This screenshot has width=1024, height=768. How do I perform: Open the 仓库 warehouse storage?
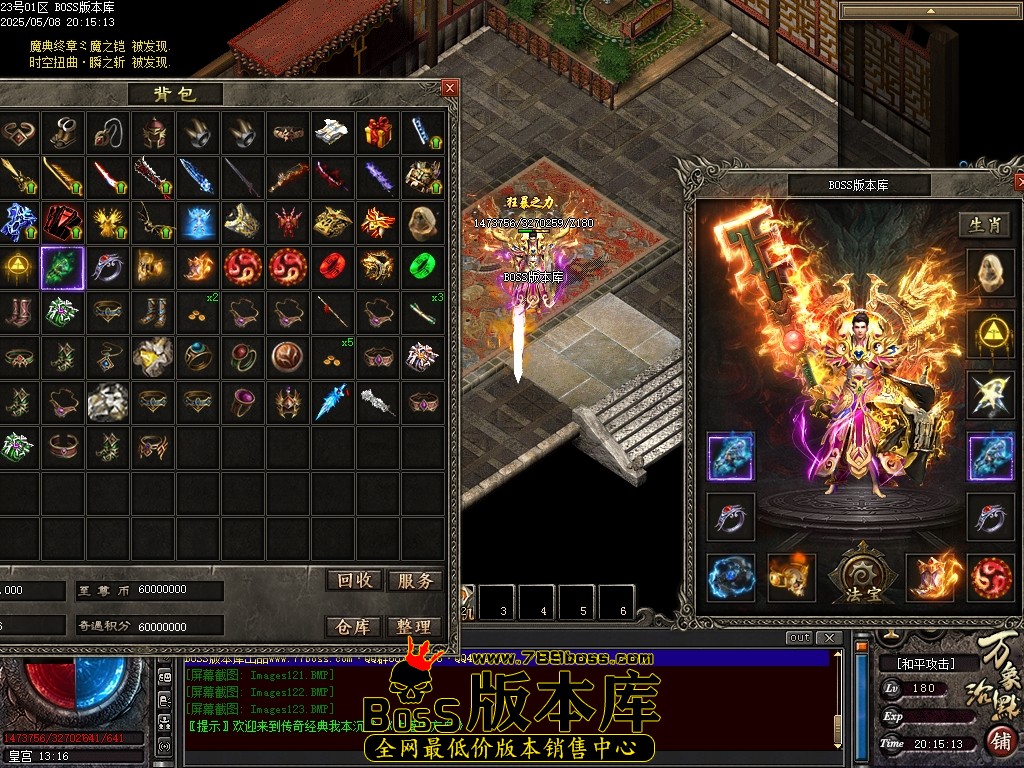point(354,627)
